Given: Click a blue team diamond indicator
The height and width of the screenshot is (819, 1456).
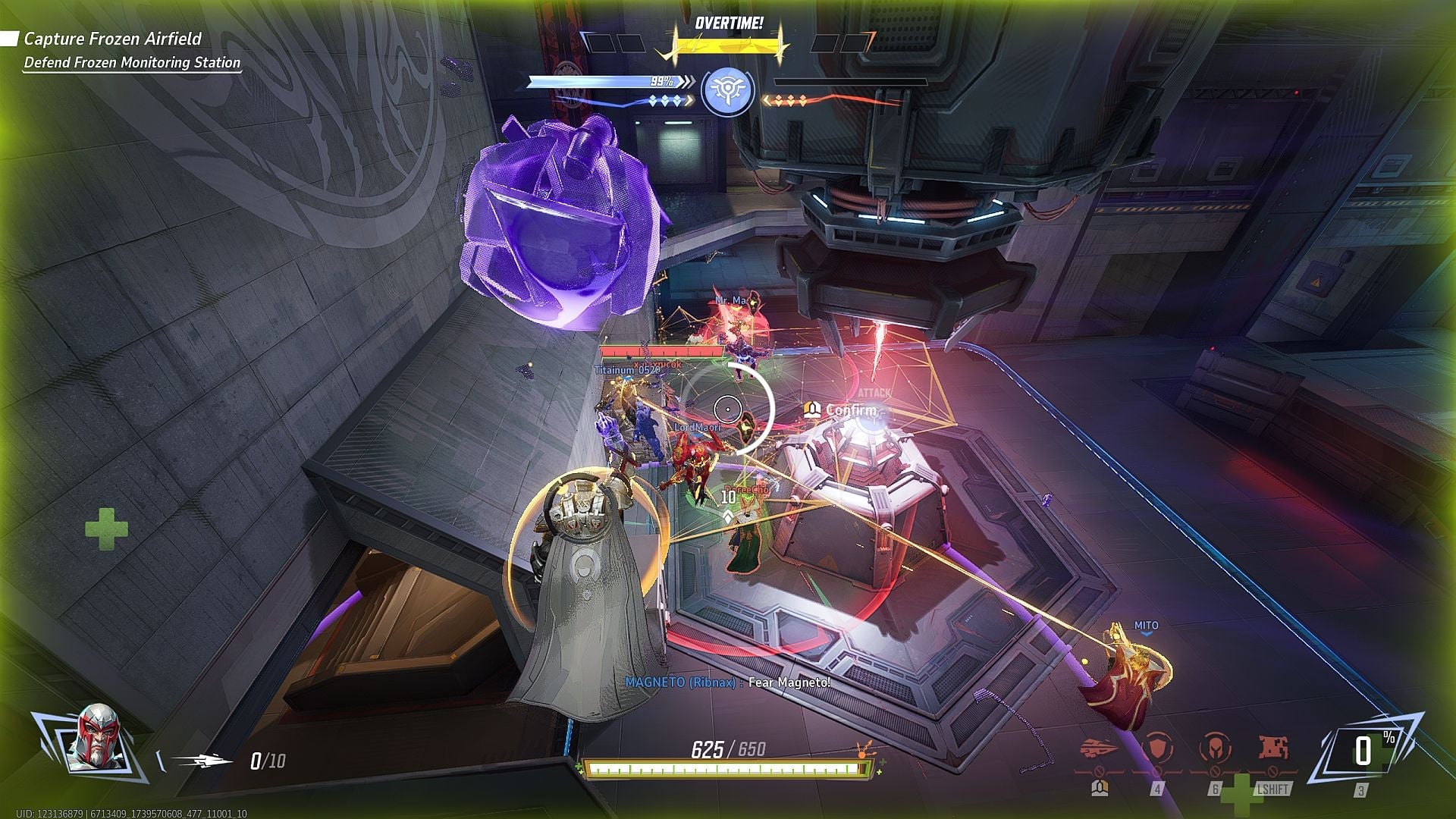Looking at the screenshot, I should click(664, 101).
